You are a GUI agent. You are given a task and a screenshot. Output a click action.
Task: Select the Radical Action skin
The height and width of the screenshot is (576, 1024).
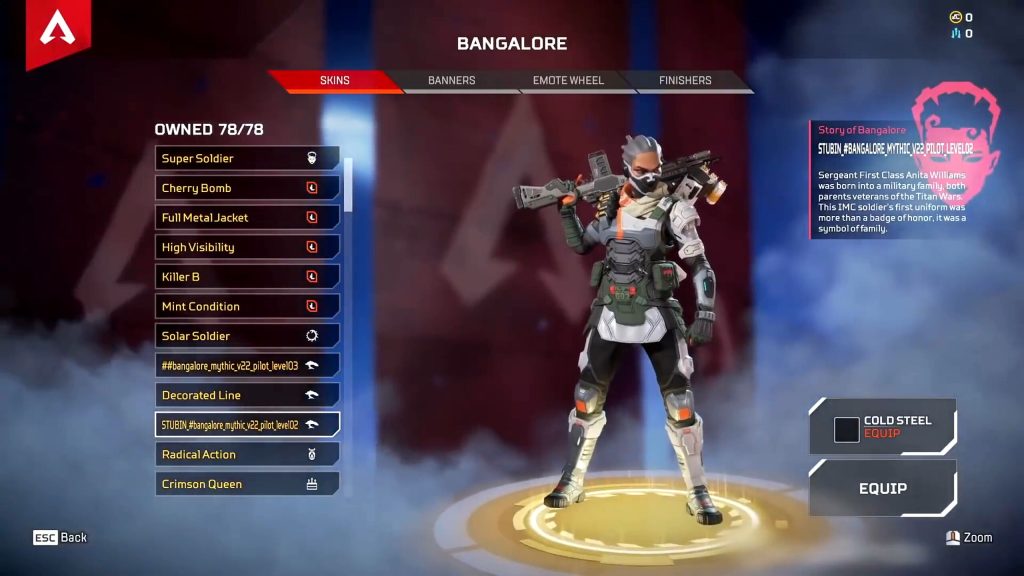point(247,454)
